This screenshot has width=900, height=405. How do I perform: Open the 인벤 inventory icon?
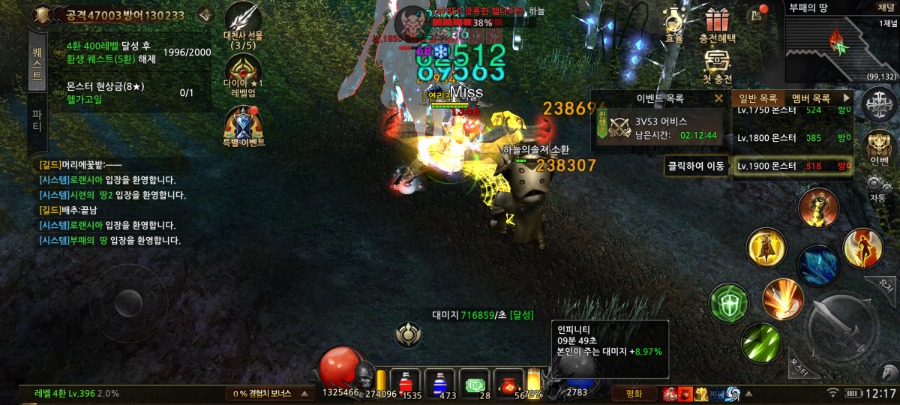(879, 147)
